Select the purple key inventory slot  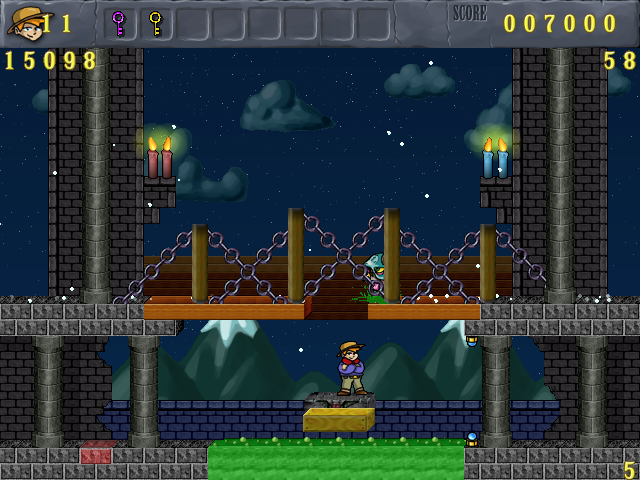click(119, 23)
